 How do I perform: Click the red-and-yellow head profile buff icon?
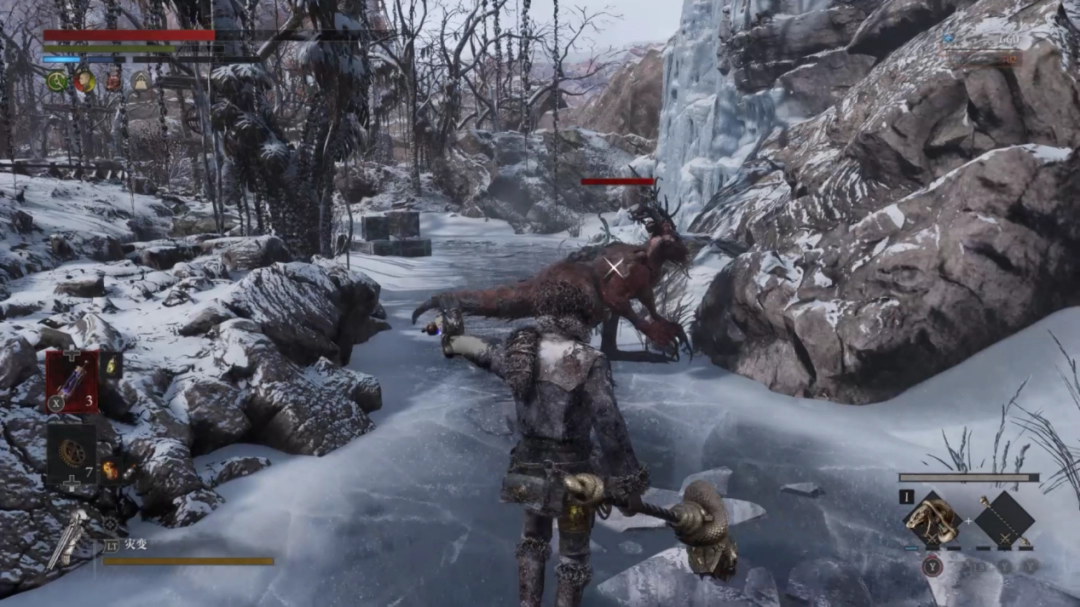(x=85, y=82)
